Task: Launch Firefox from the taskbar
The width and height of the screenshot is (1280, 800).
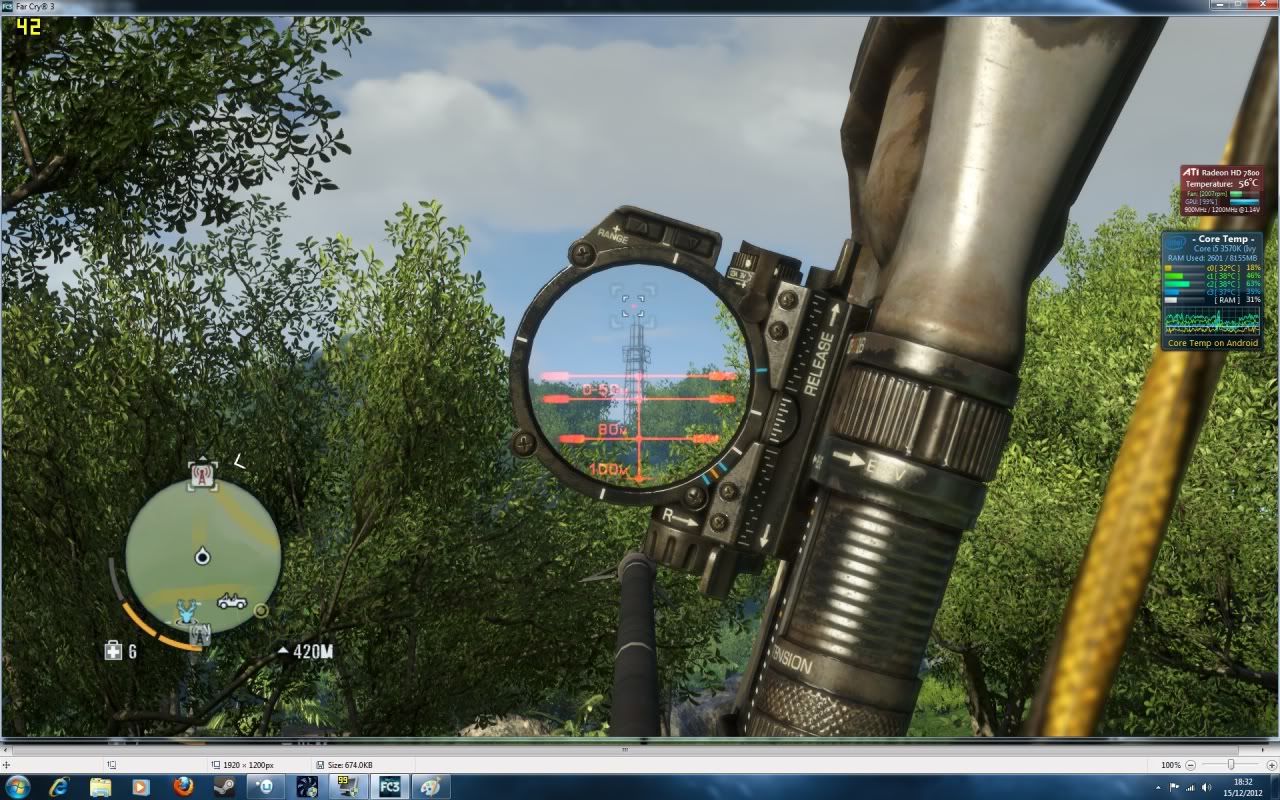Action: [183, 787]
